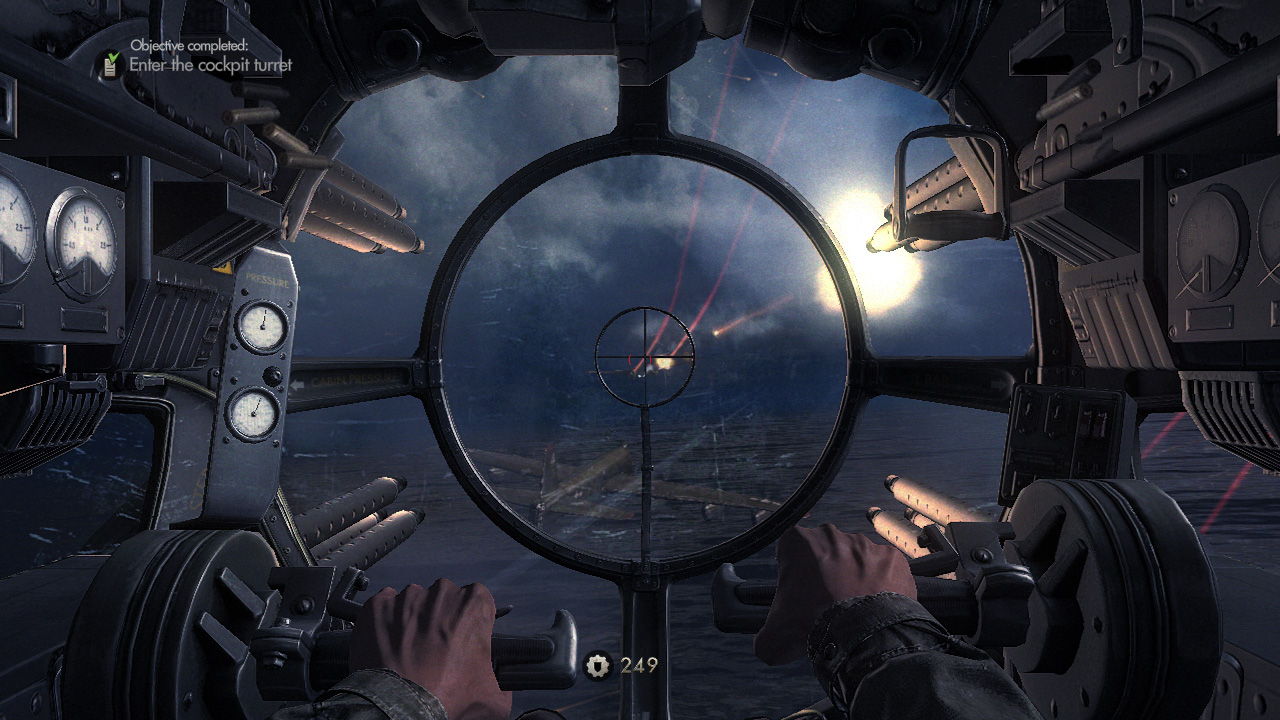This screenshot has height=720, width=1280.
Task: Click the central turret crosshair reticle
Action: pos(645,355)
